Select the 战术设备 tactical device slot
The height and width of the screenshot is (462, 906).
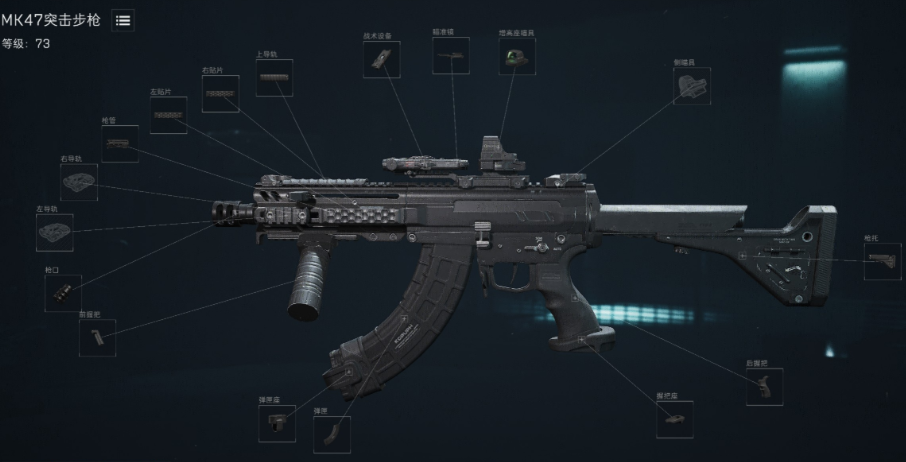point(382,59)
